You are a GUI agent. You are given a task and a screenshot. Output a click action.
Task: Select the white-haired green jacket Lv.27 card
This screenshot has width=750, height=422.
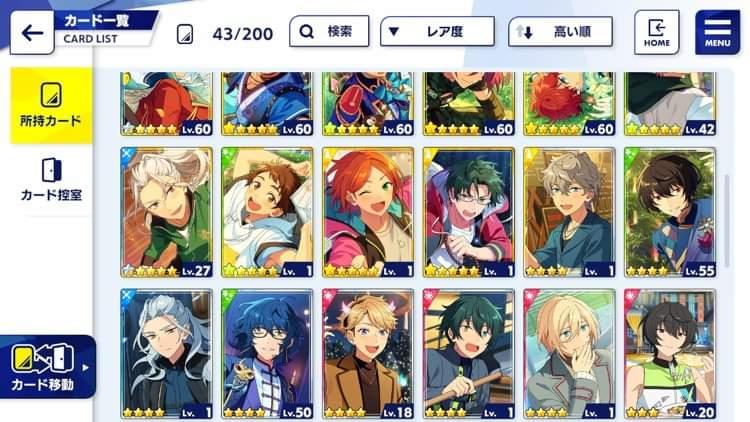(x=167, y=212)
